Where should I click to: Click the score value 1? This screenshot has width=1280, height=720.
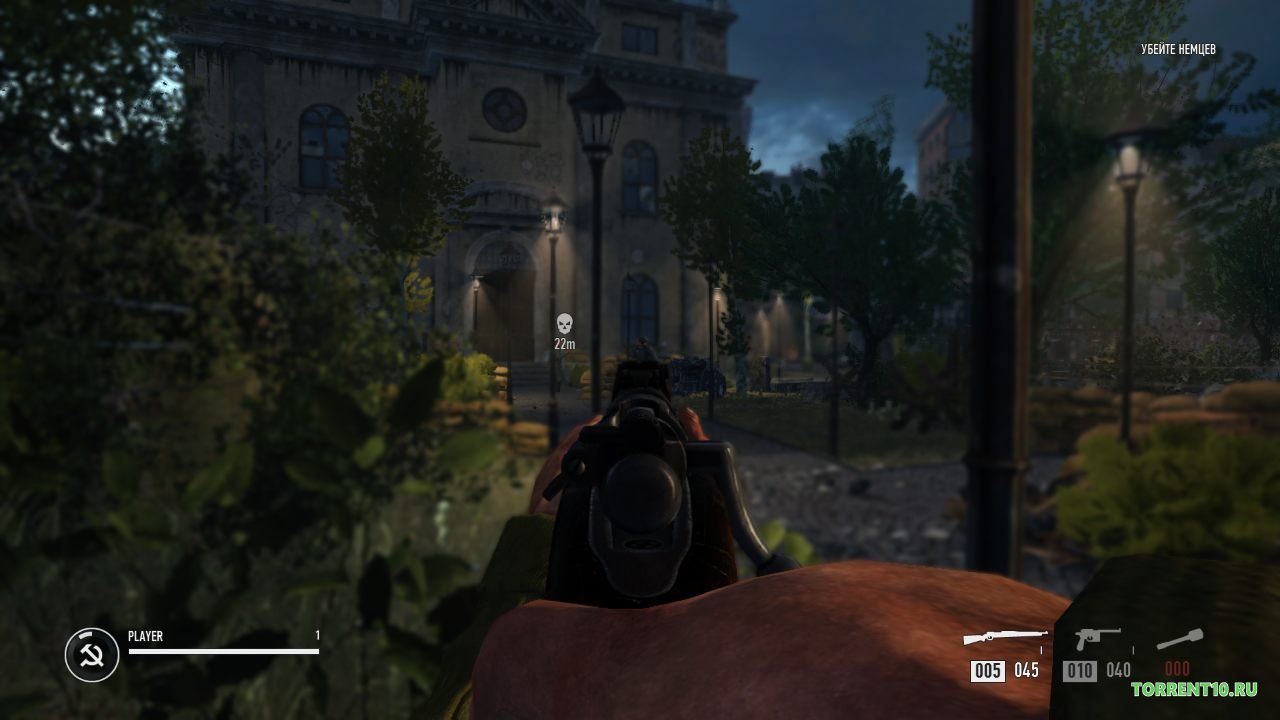click(316, 635)
